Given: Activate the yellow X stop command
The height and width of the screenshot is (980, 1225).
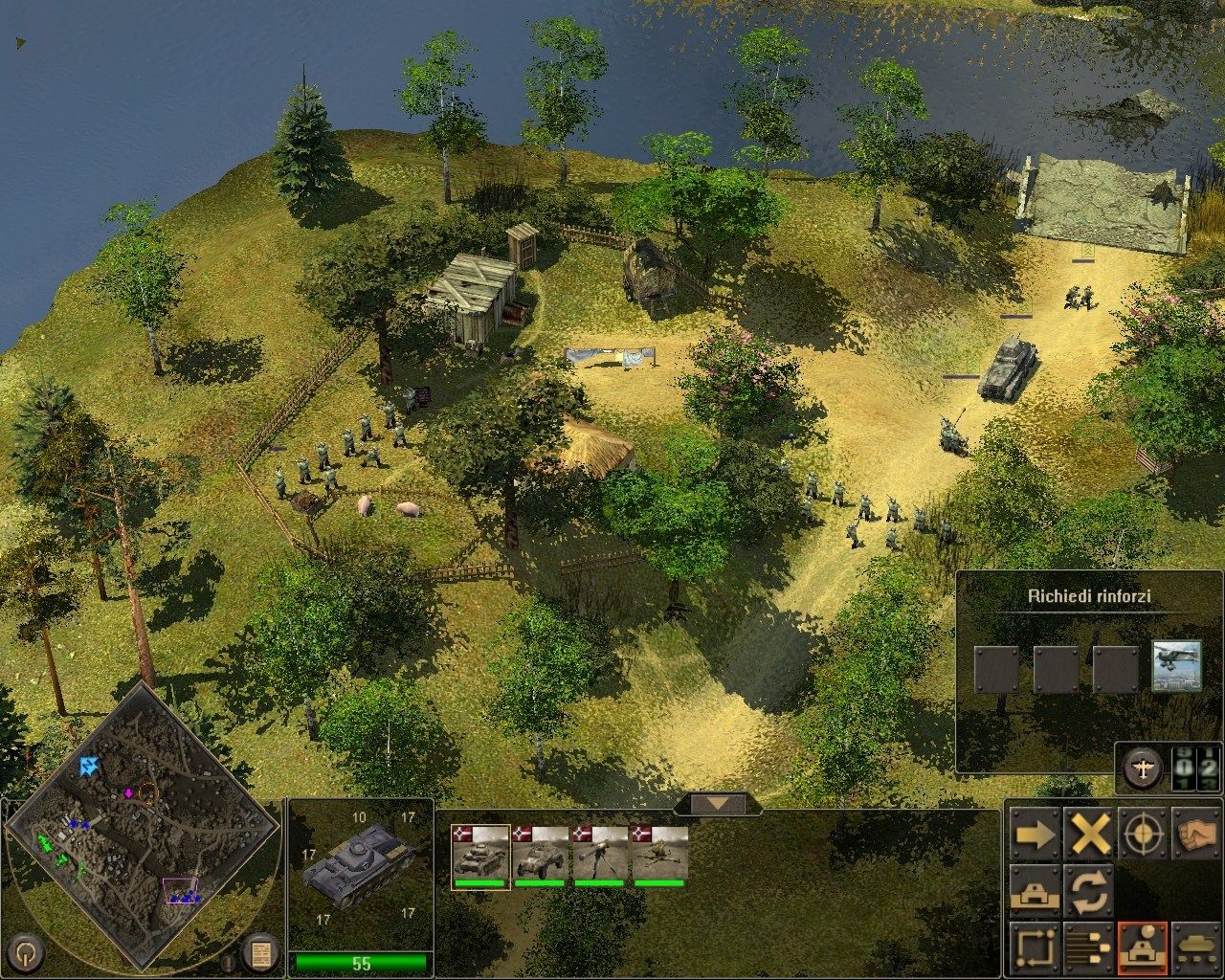Looking at the screenshot, I should [1089, 835].
